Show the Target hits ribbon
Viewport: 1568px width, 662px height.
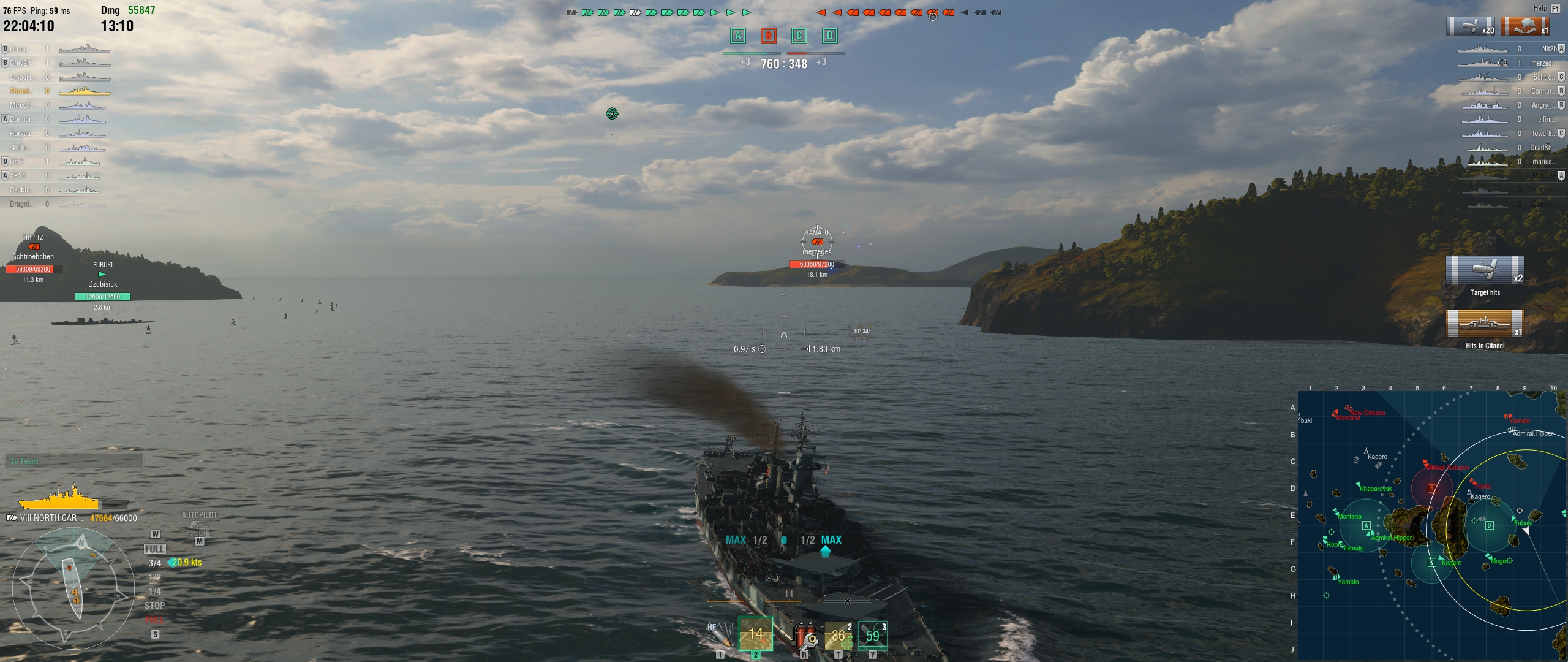(1485, 271)
